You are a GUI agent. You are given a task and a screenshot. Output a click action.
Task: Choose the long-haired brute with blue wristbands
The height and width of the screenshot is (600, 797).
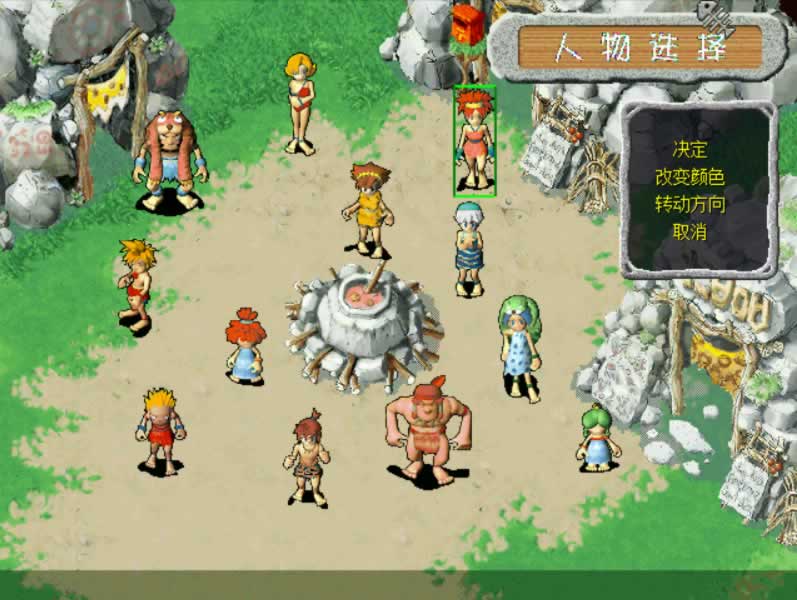169,160
